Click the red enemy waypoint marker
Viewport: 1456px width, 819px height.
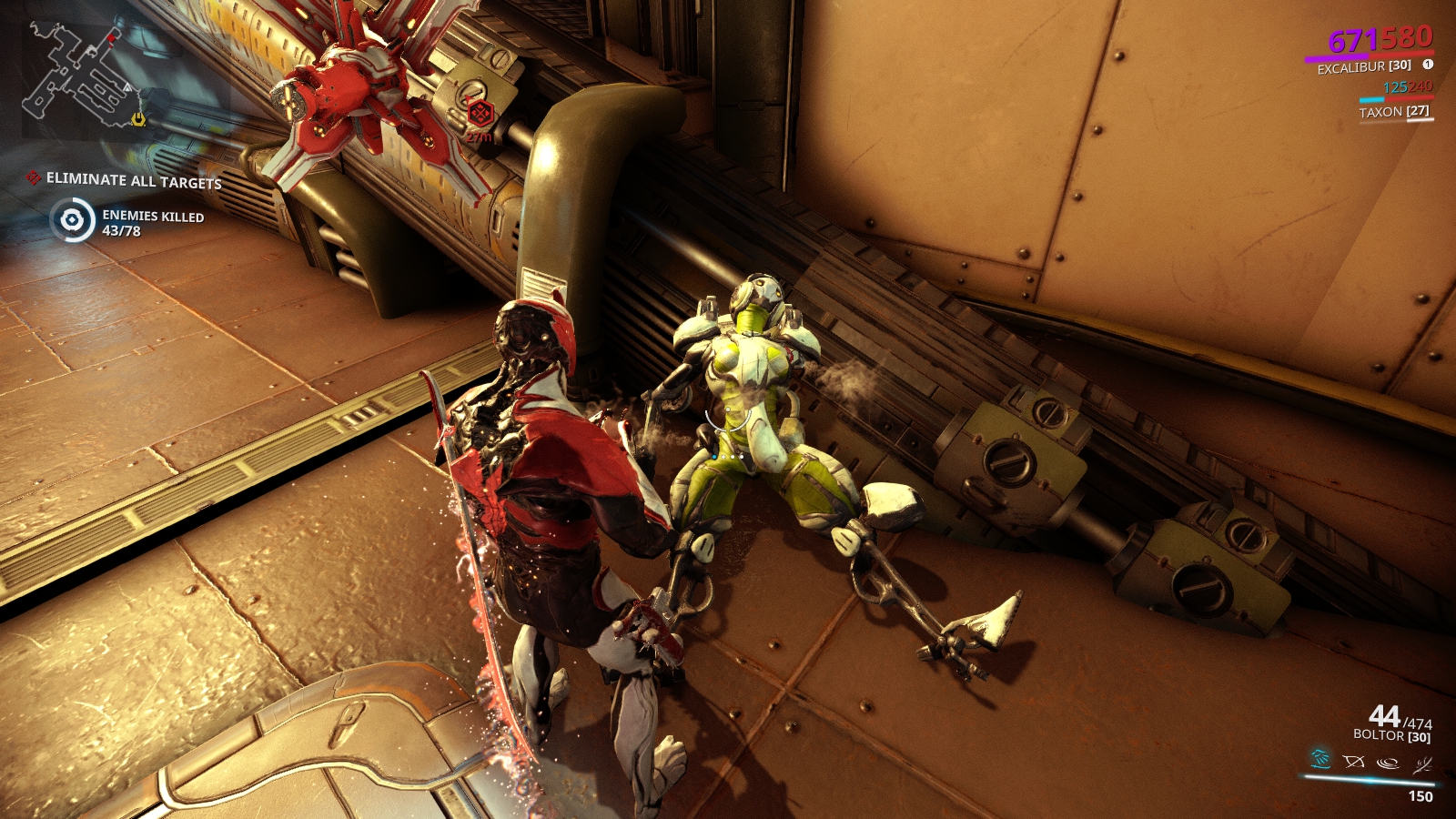pyautogui.click(x=480, y=114)
